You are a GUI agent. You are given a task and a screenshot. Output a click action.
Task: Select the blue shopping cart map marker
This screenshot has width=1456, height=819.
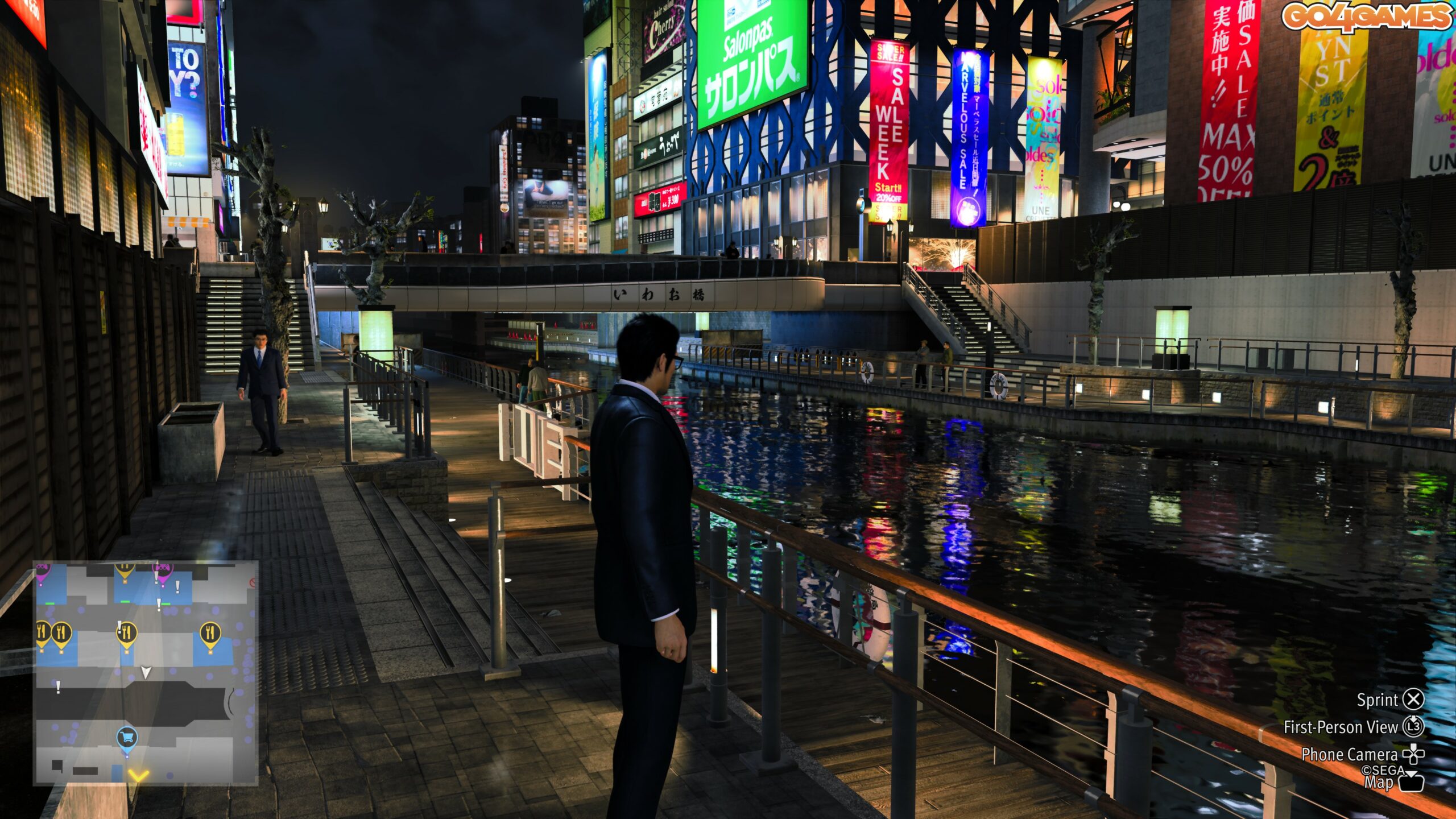pyautogui.click(x=127, y=738)
